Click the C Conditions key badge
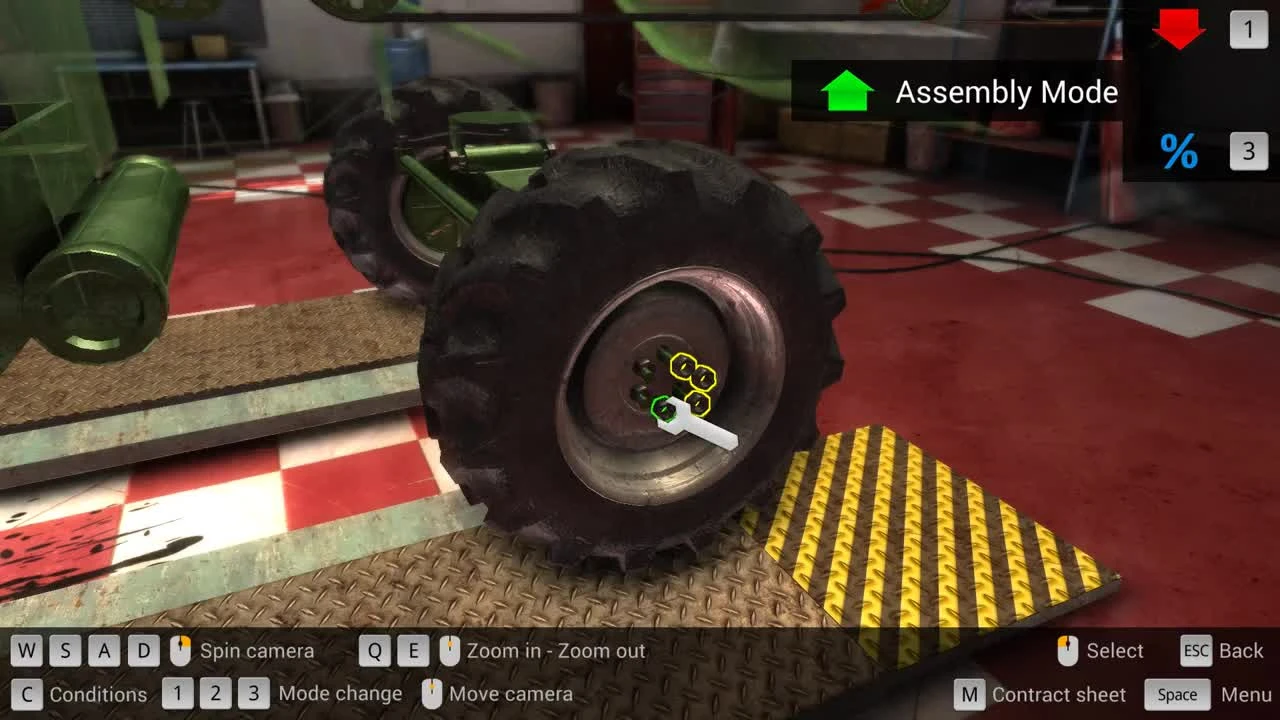Image resolution: width=1280 pixels, height=720 pixels. 28,693
